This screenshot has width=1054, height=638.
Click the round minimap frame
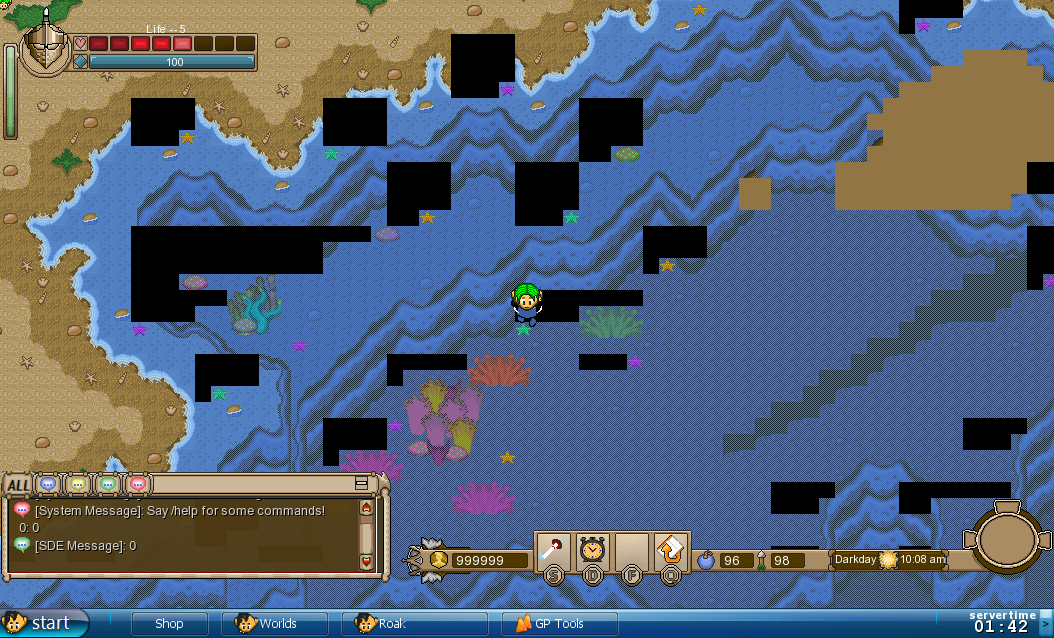1007,539
